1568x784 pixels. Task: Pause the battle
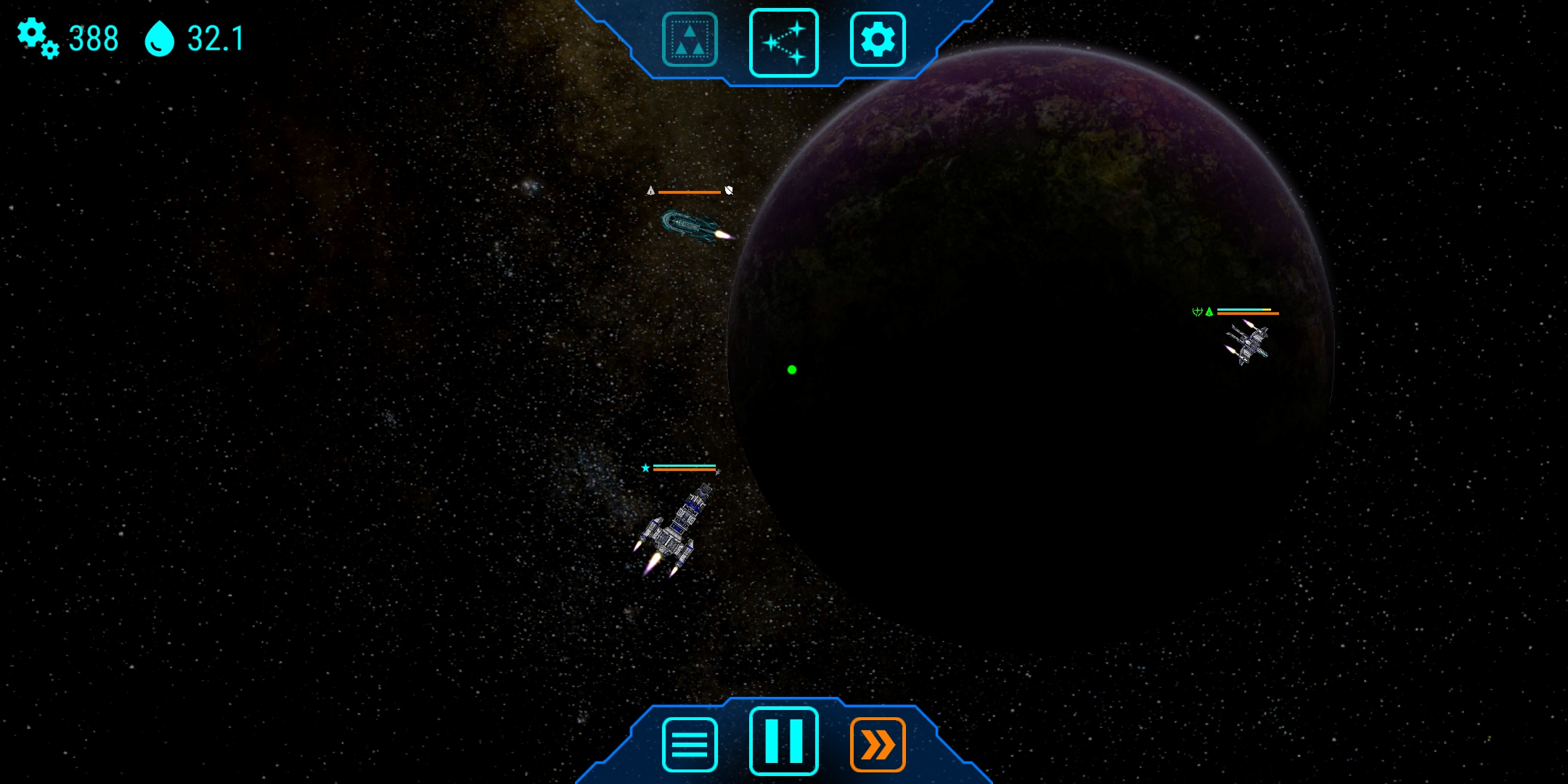tap(784, 741)
